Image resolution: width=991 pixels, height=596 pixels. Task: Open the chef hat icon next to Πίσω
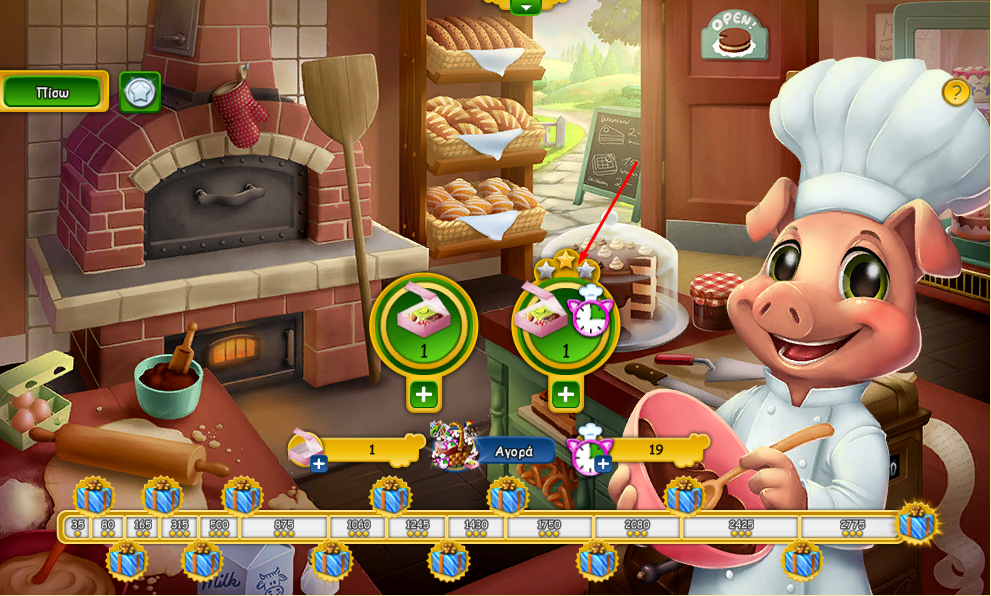pos(140,92)
